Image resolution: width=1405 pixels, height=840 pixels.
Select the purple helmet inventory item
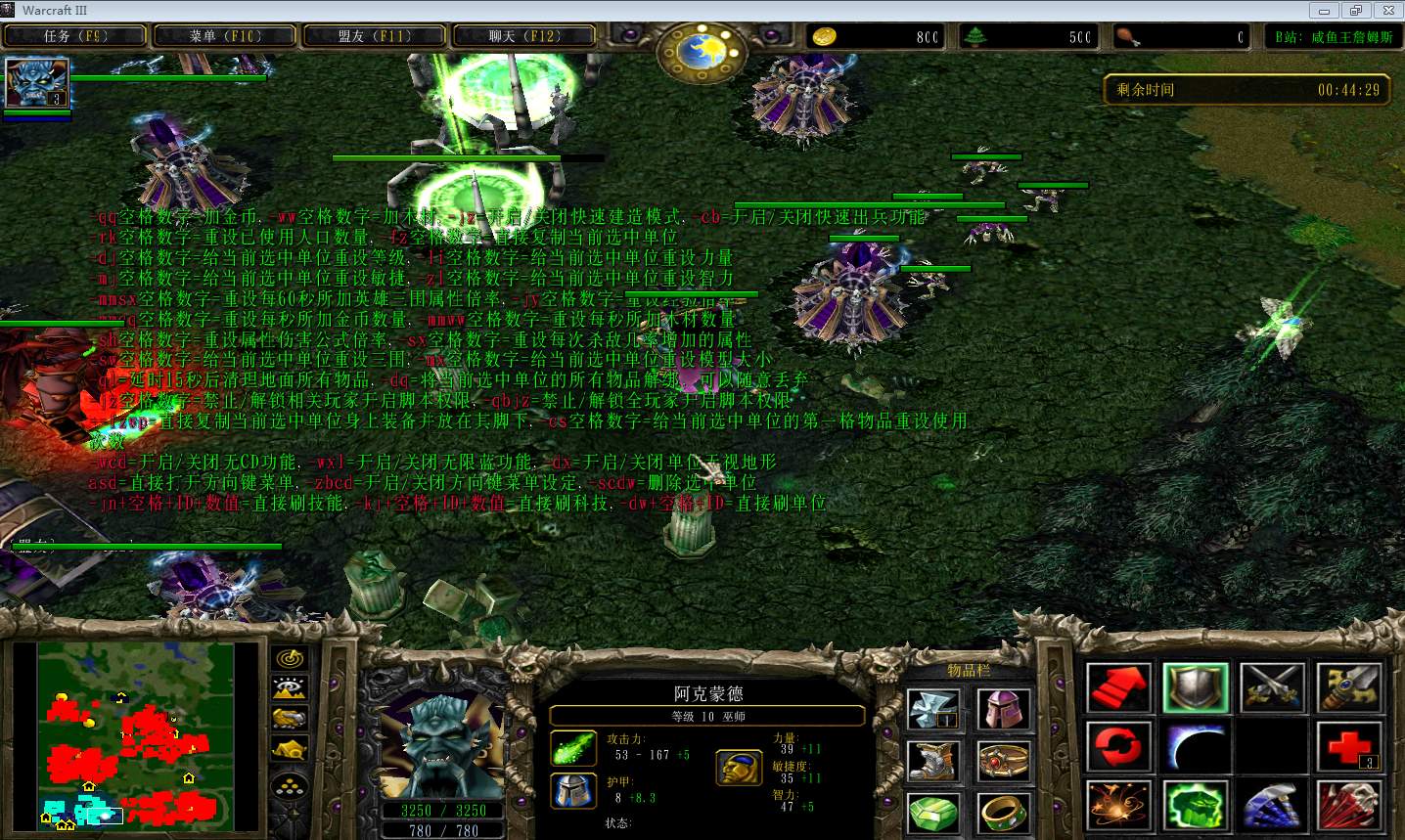(x=1004, y=708)
